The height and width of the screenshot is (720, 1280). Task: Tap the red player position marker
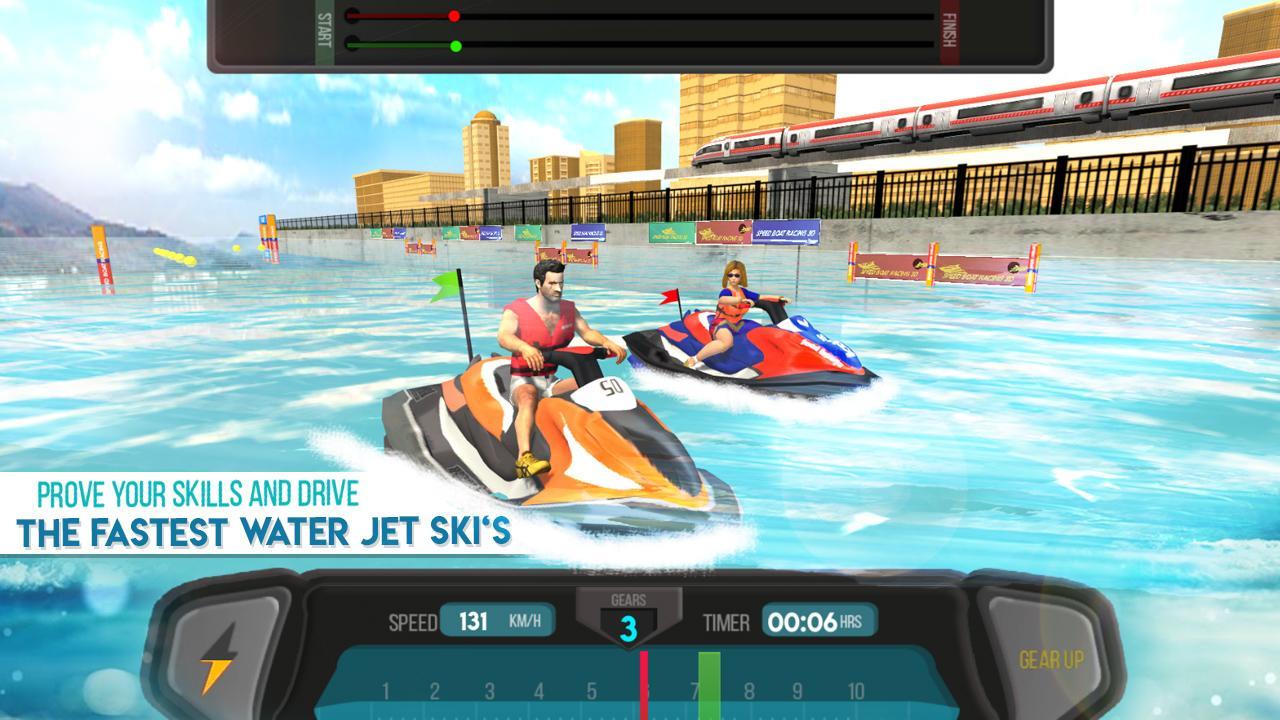(456, 16)
